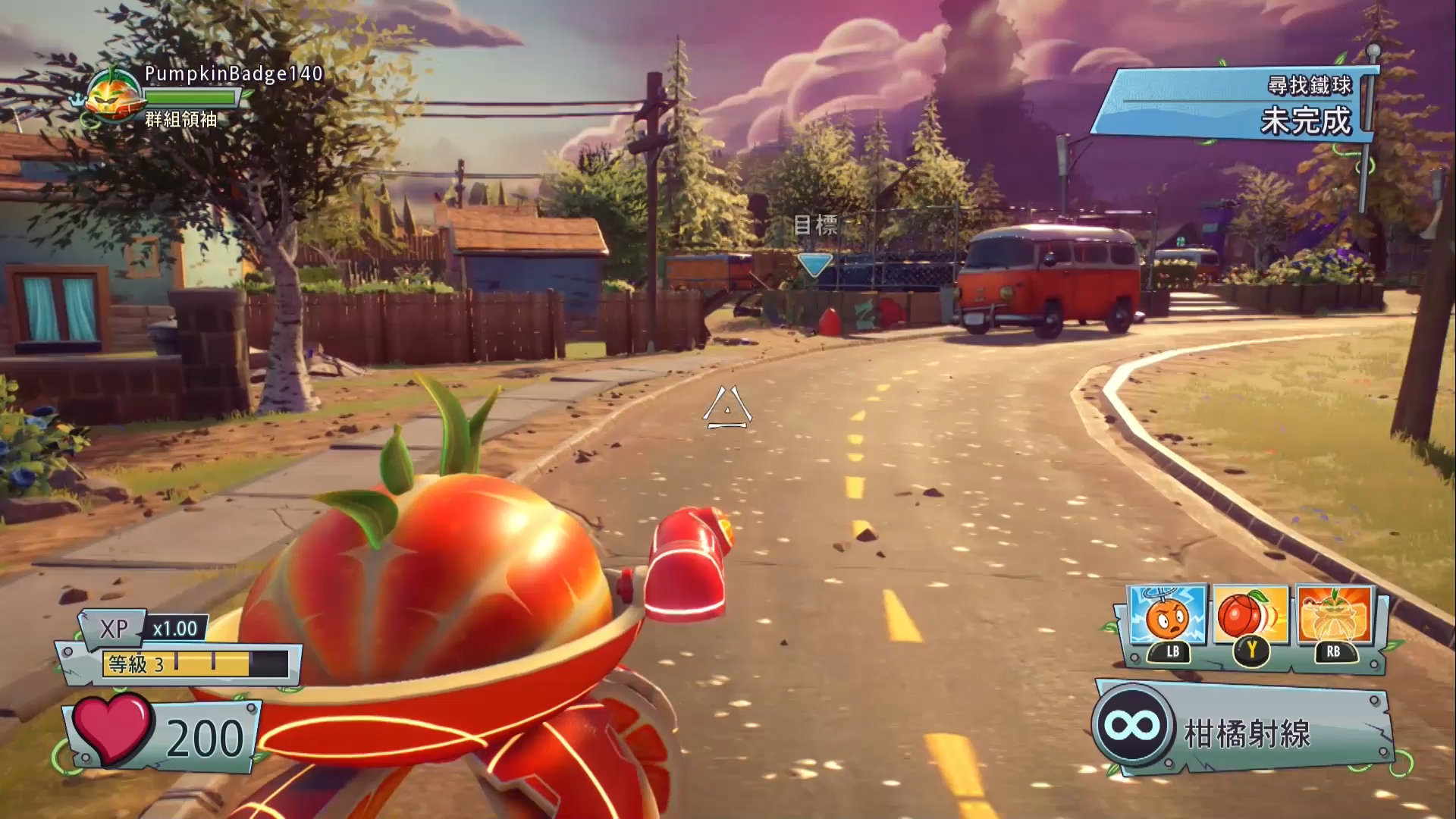Use the Peel Shield ability icon
The image size is (1456, 819).
[x=1335, y=616]
